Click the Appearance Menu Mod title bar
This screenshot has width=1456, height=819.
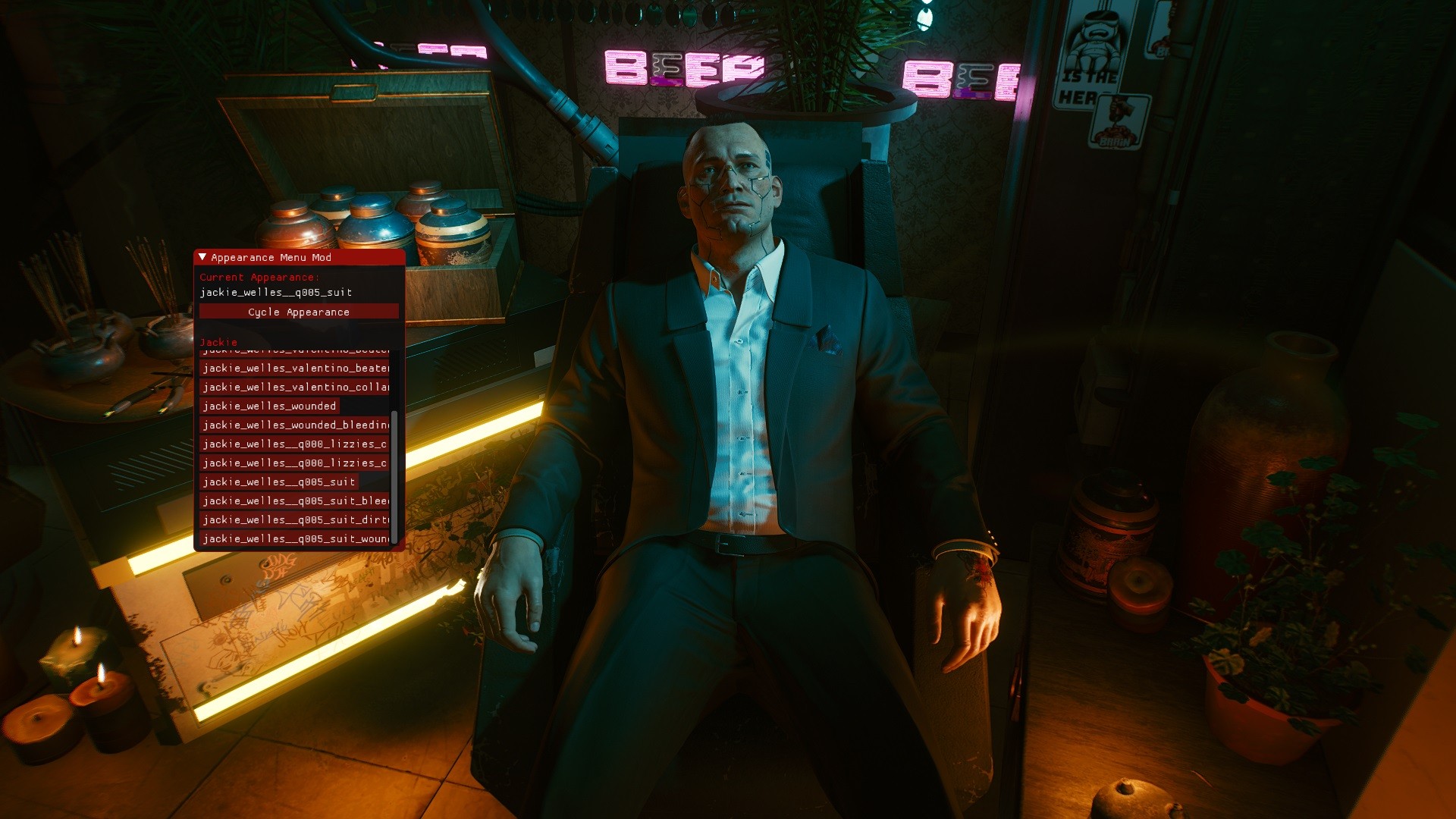point(303,257)
